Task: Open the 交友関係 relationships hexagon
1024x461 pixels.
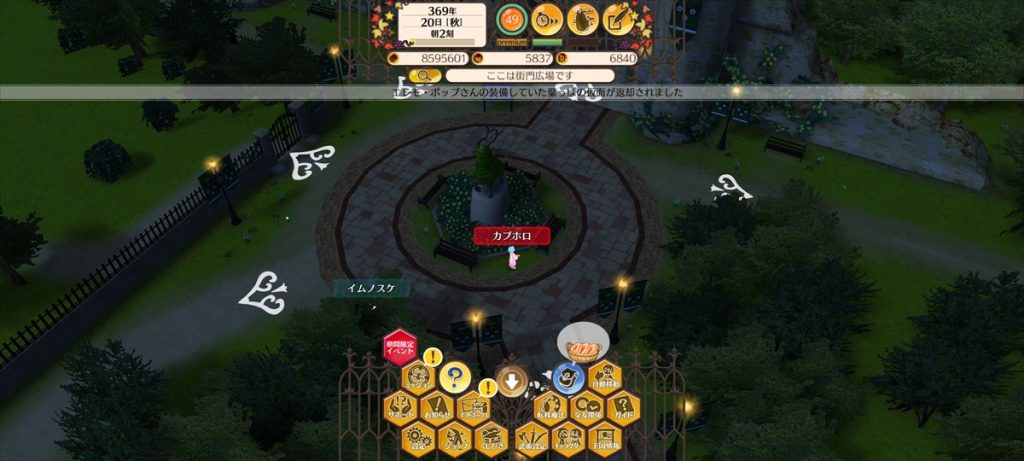Action: (x=585, y=407)
